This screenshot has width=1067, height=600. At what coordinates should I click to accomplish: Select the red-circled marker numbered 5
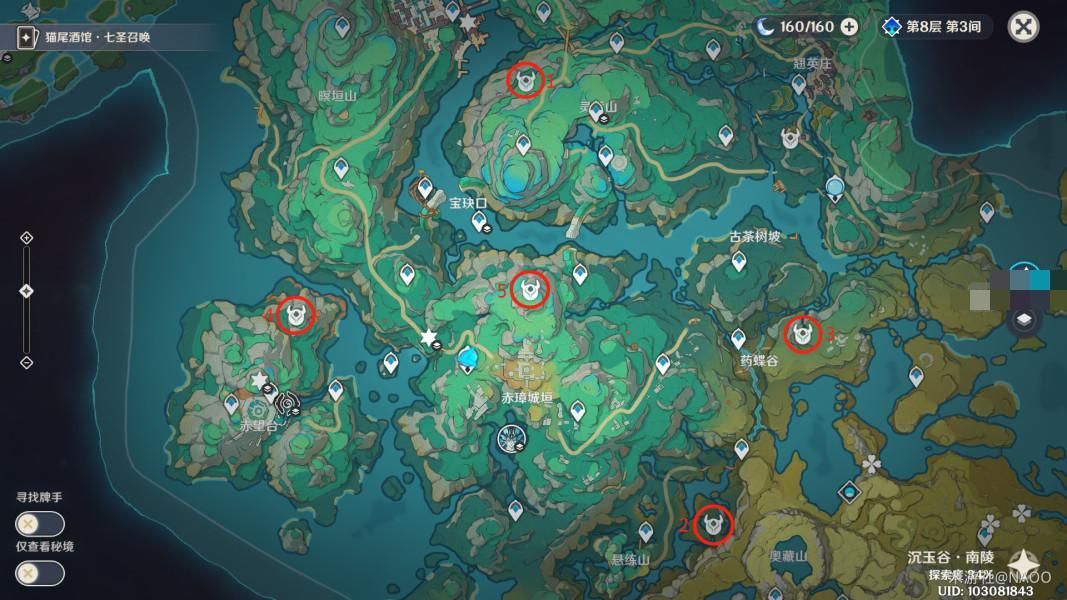tap(530, 290)
